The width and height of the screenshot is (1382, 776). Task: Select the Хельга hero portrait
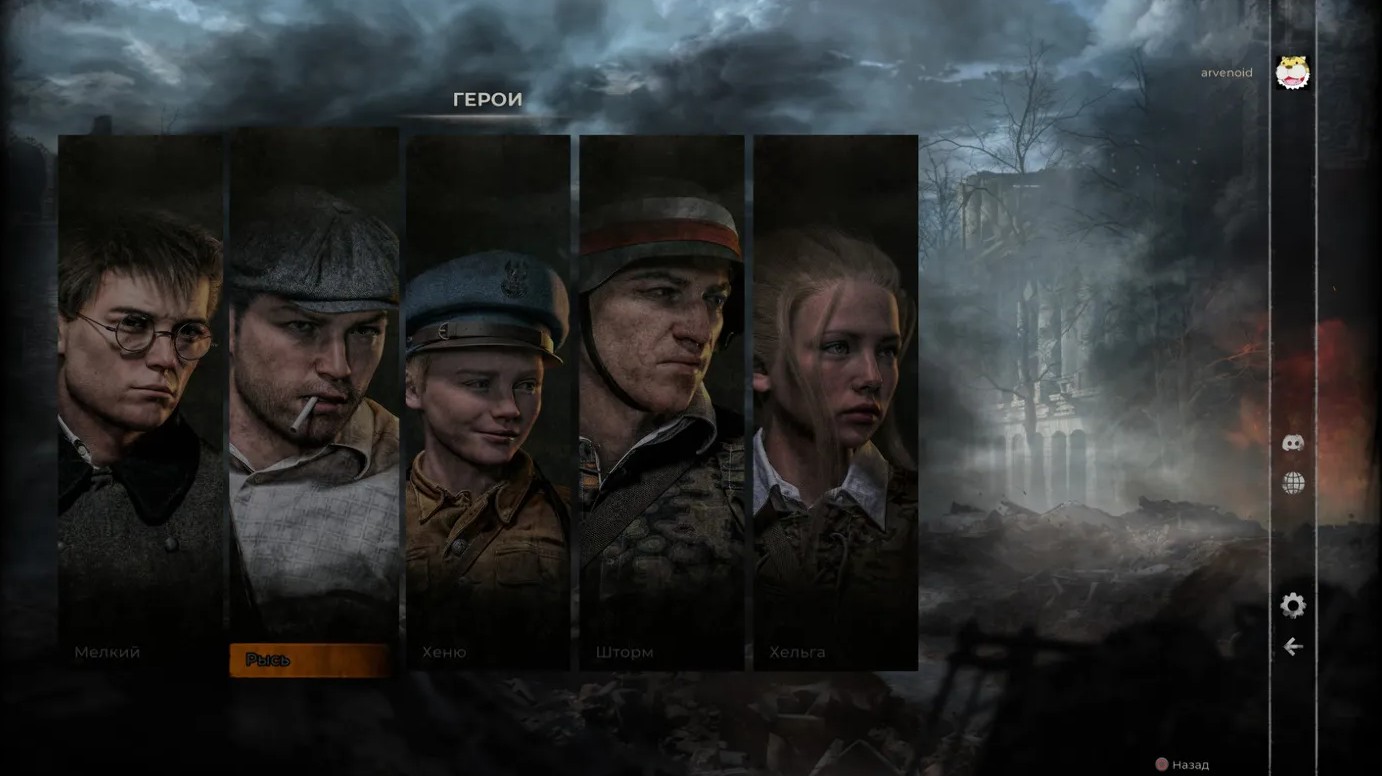[x=835, y=400]
